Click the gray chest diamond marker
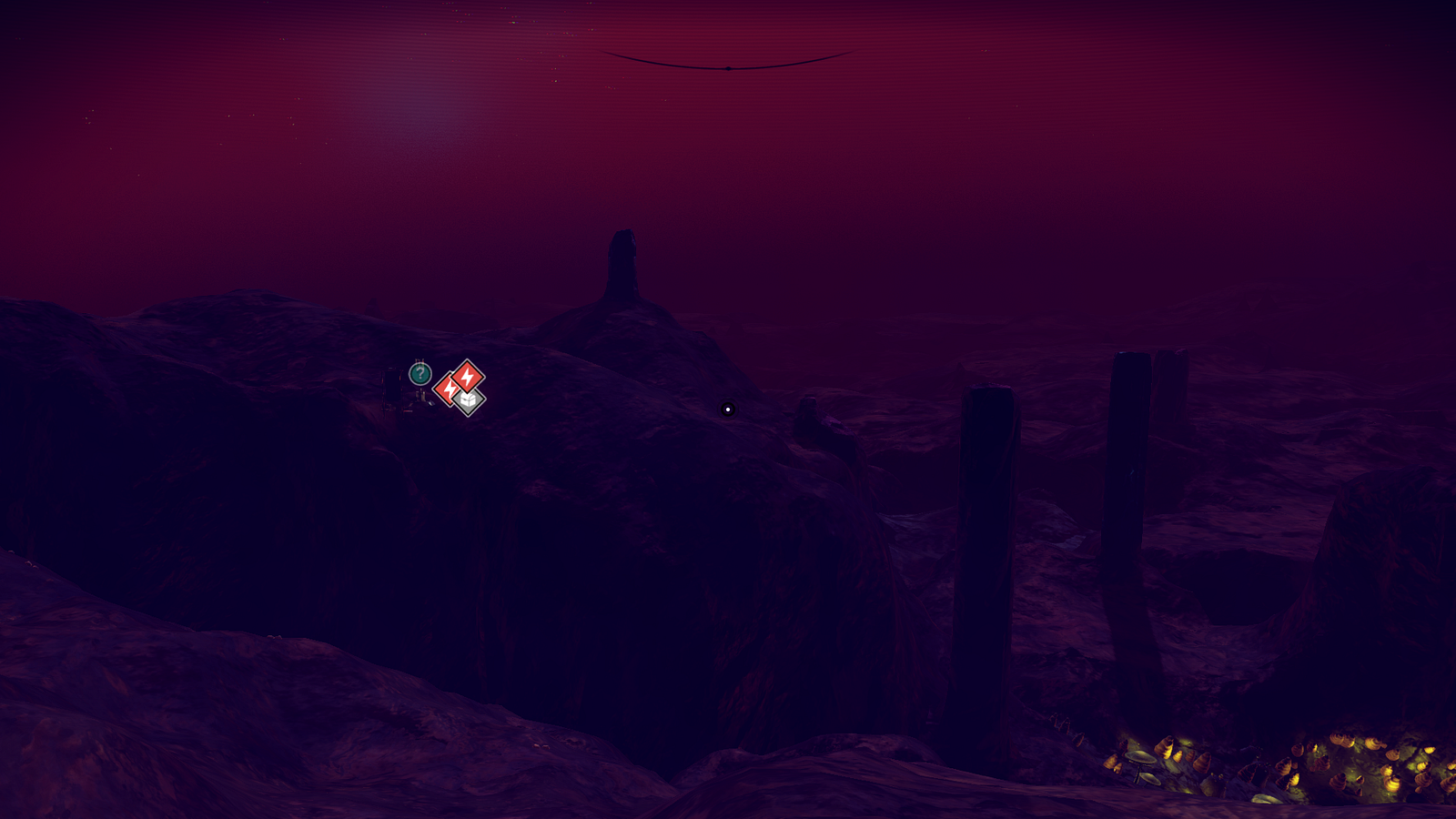Screen dimensions: 1456x819 pos(469,399)
